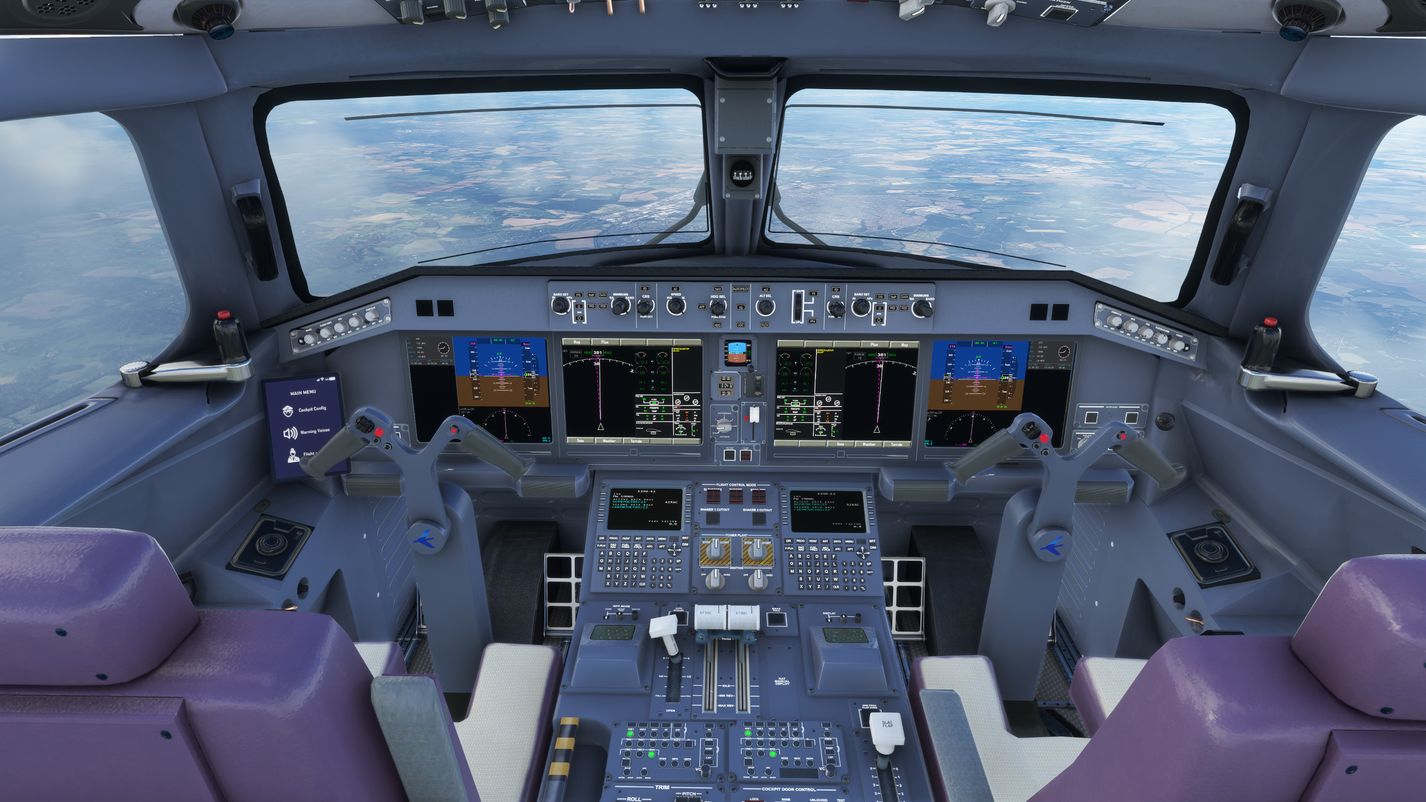Flip the SHAKER 1 CUTOUT guarded switch
Screen dimensions: 1426x802
click(x=712, y=518)
